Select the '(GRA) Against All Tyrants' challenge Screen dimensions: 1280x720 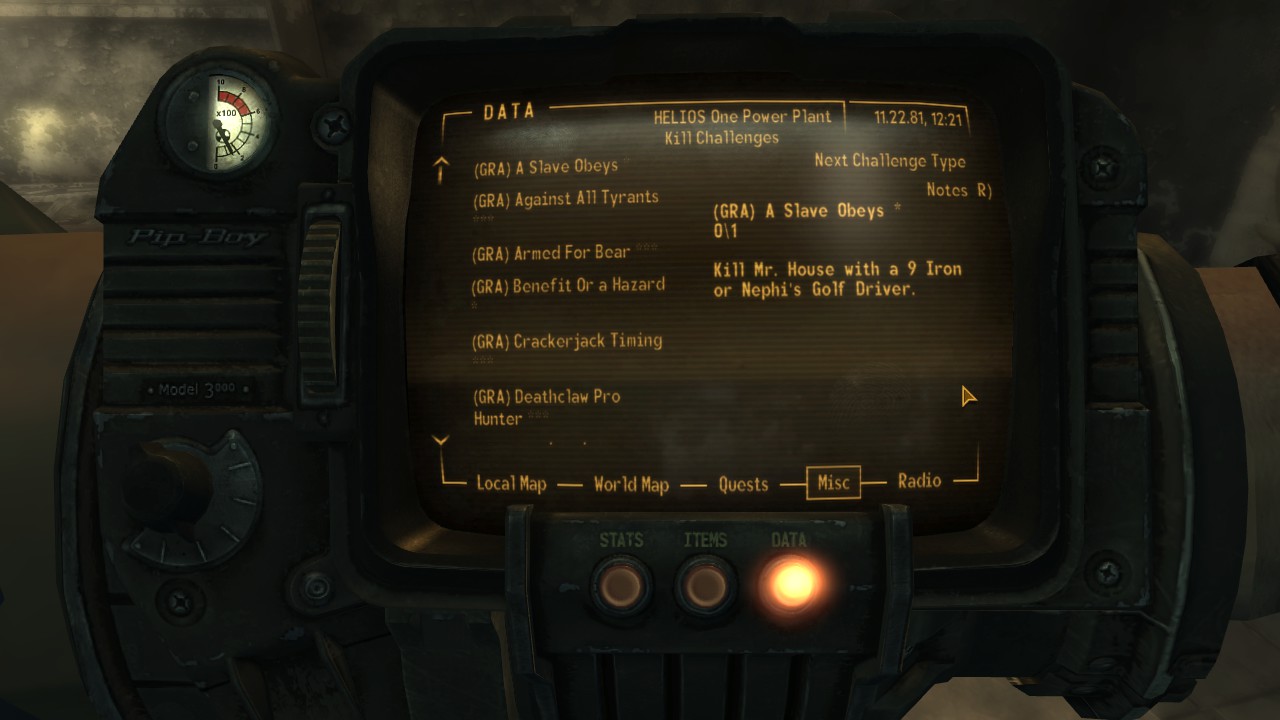565,197
